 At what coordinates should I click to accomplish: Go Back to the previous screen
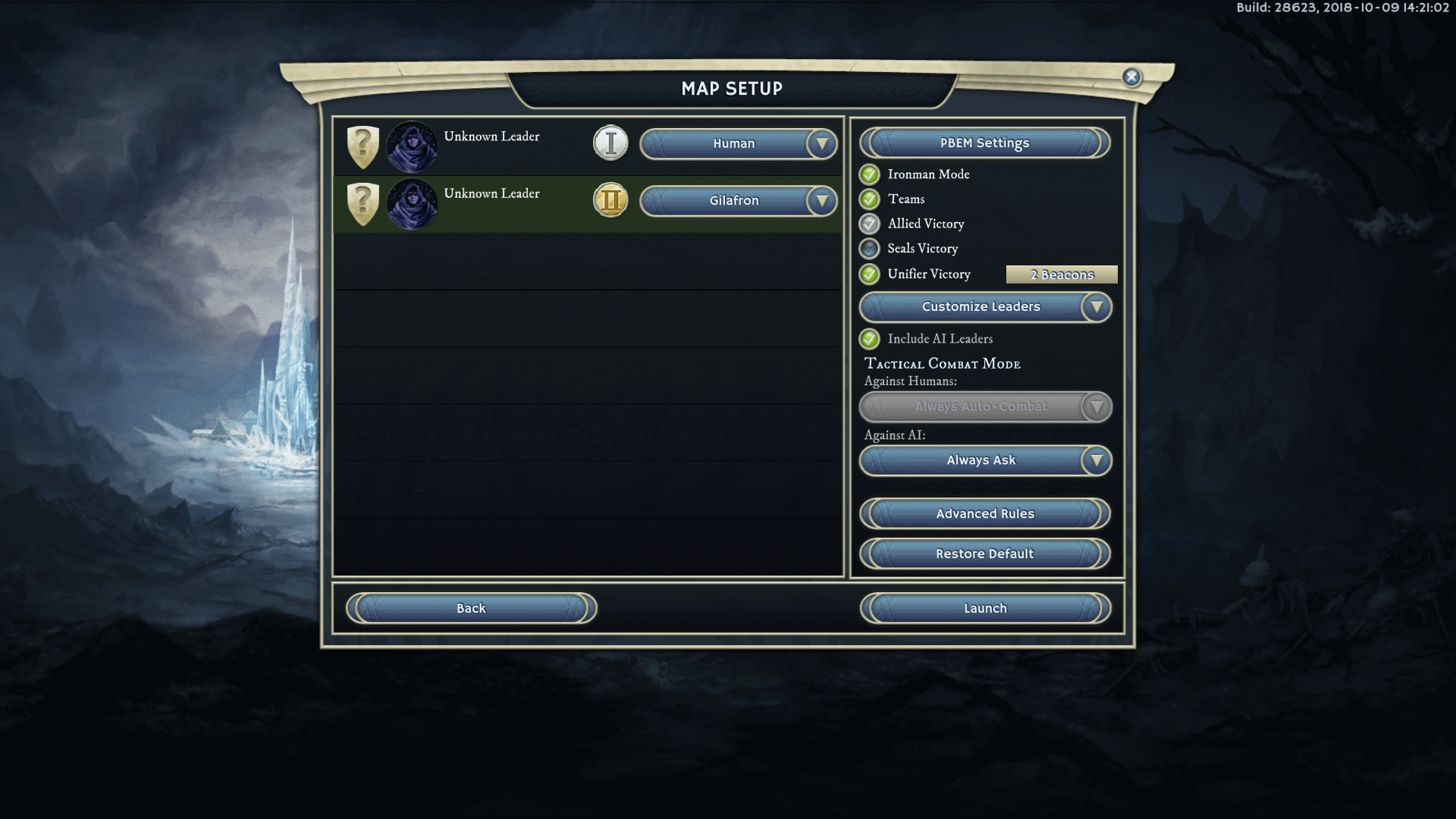471,609
